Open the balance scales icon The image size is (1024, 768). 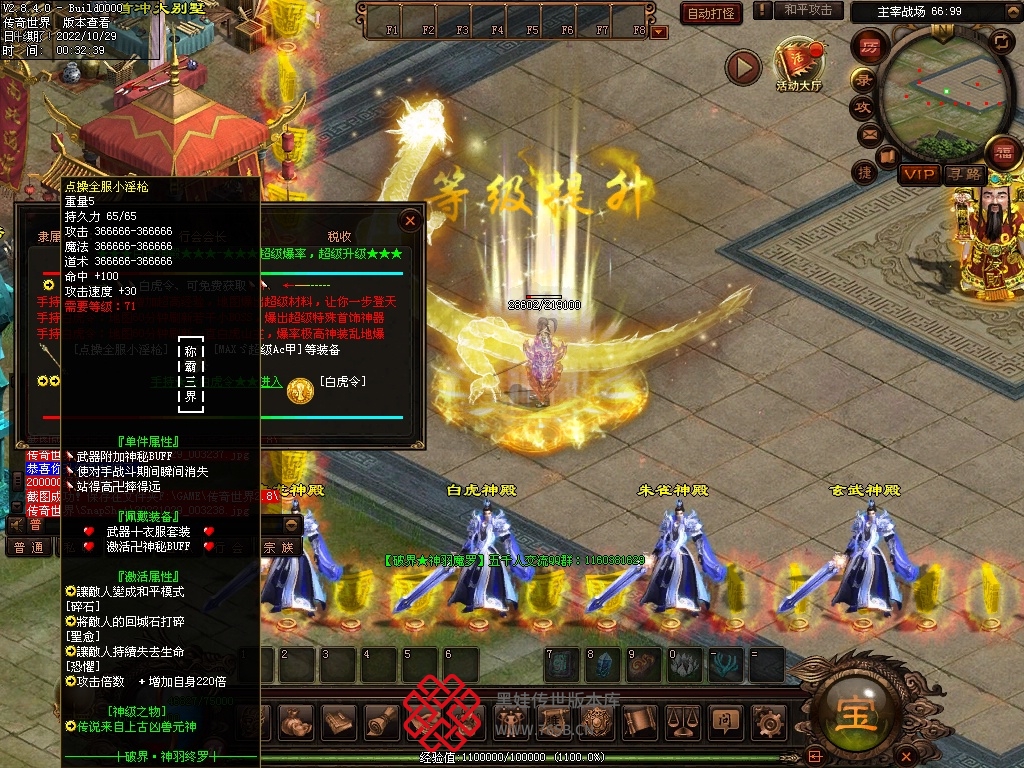pyautogui.click(x=682, y=720)
